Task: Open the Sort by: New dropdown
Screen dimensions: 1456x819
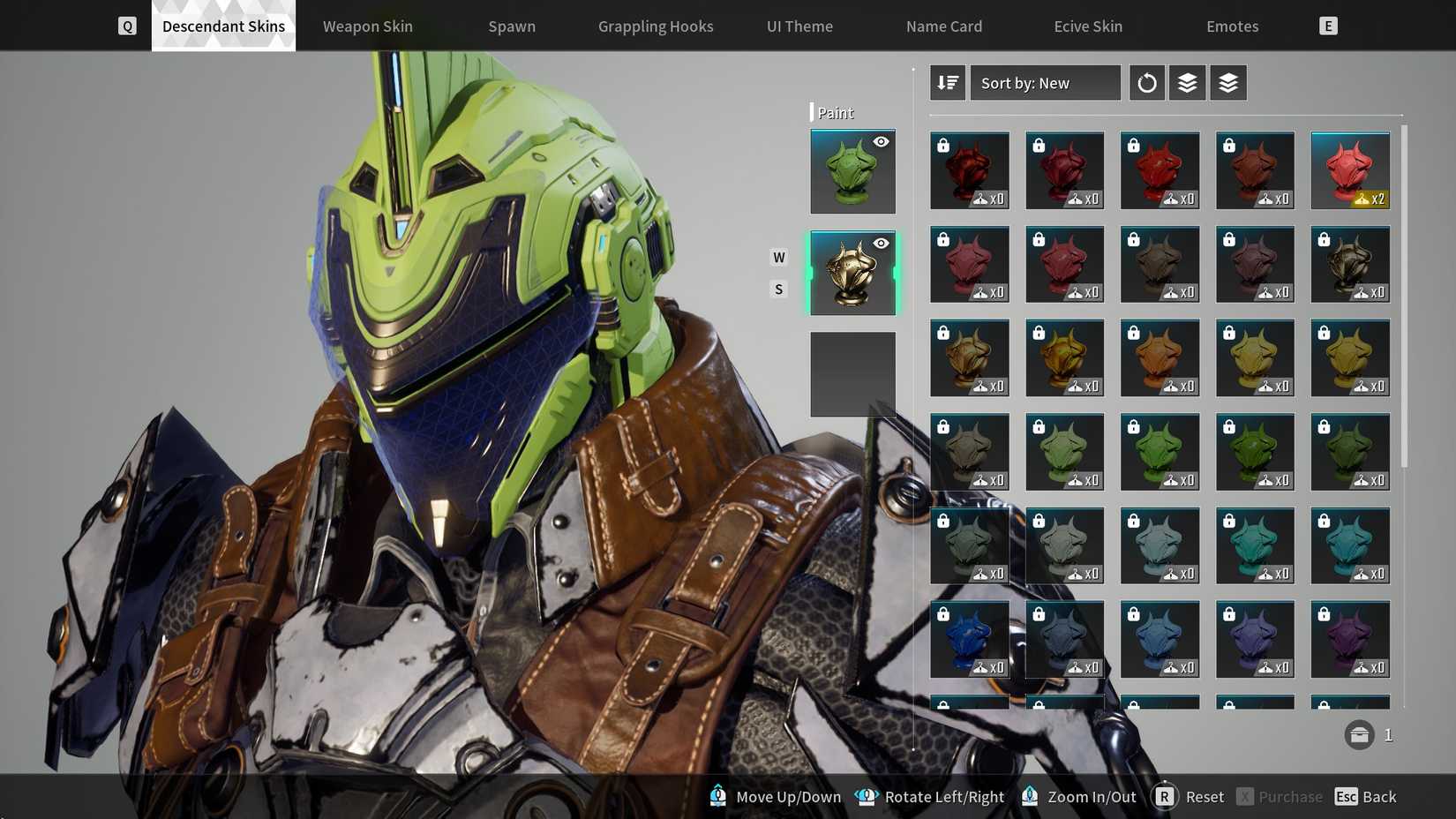Action: (1045, 82)
